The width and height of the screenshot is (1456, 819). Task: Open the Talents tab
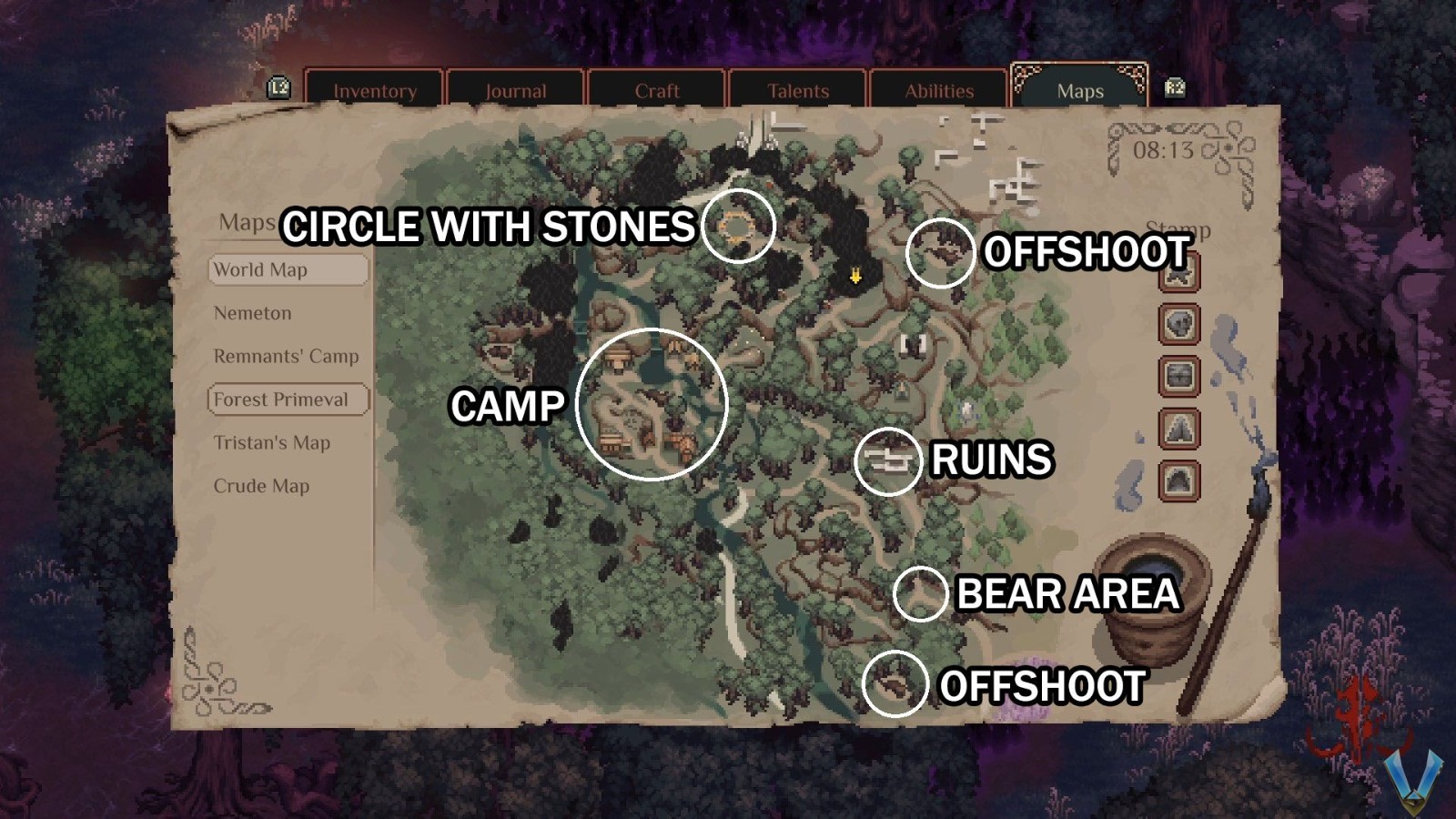click(x=797, y=90)
